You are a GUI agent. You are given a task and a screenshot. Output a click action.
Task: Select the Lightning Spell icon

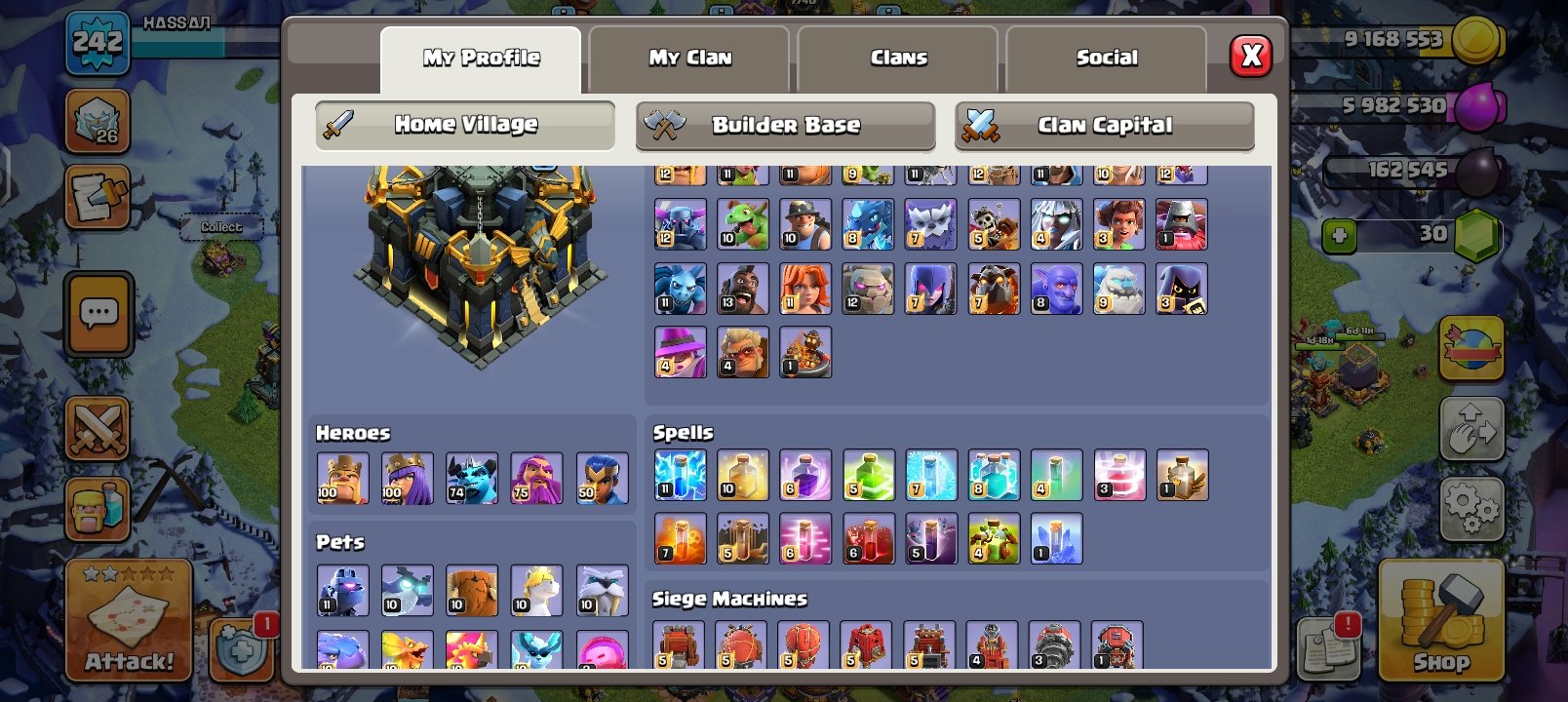coord(680,475)
